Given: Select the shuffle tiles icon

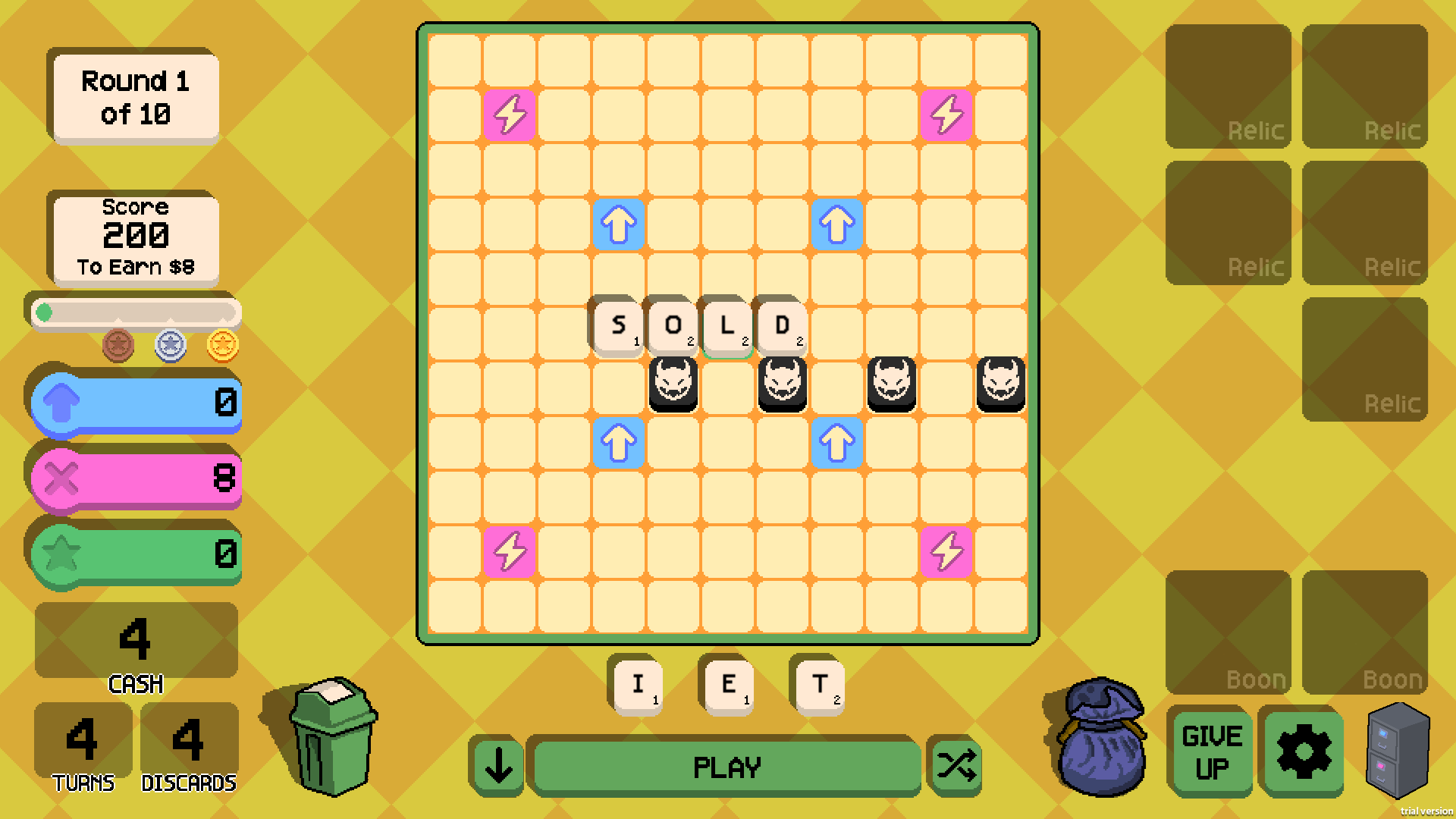Looking at the screenshot, I should tap(955, 766).
